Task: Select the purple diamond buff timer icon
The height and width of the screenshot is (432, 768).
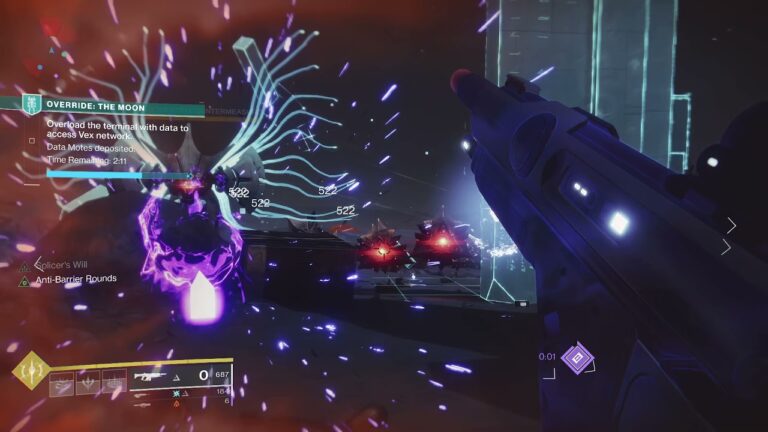Action: click(x=577, y=358)
